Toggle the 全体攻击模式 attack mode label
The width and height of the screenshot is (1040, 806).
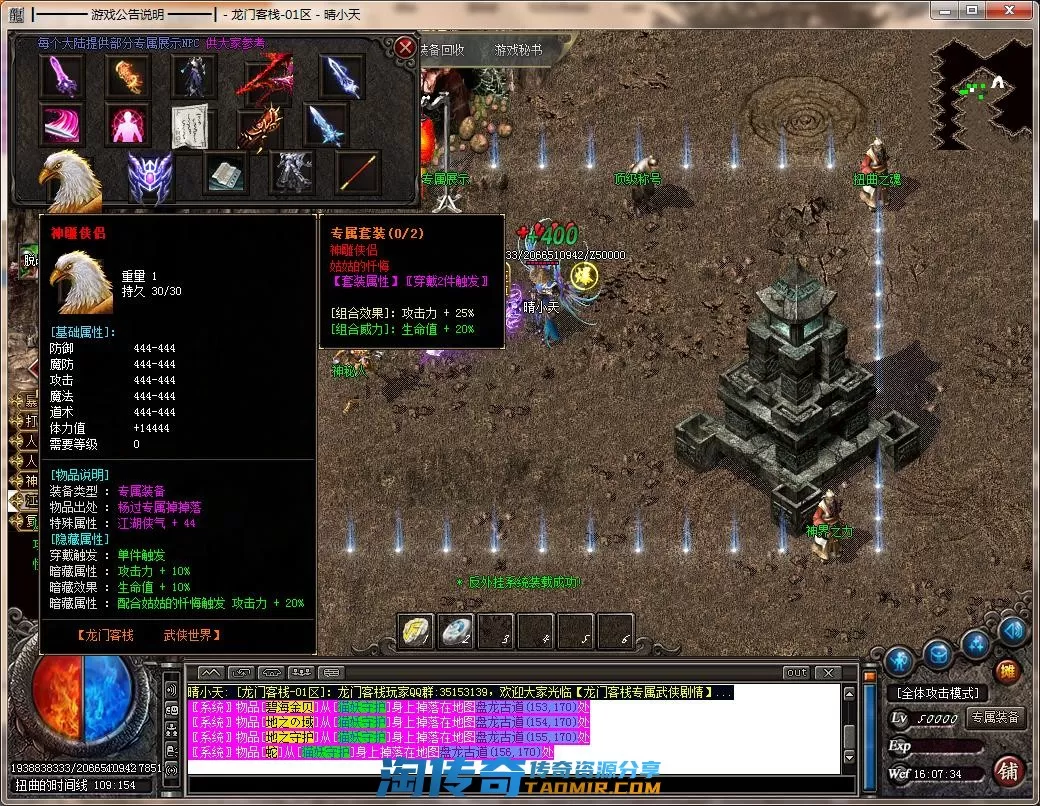[x=937, y=693]
